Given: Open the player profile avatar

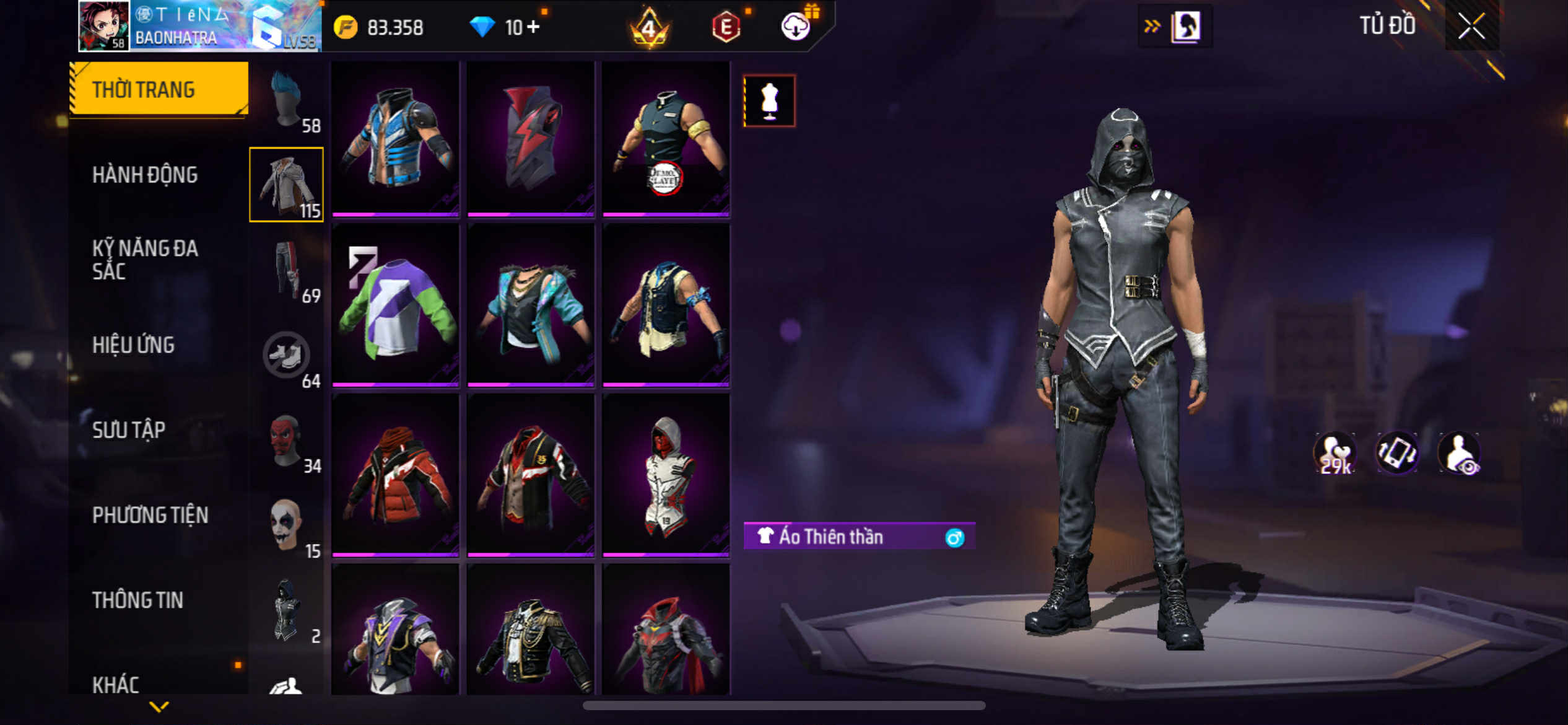Looking at the screenshot, I should (103, 26).
